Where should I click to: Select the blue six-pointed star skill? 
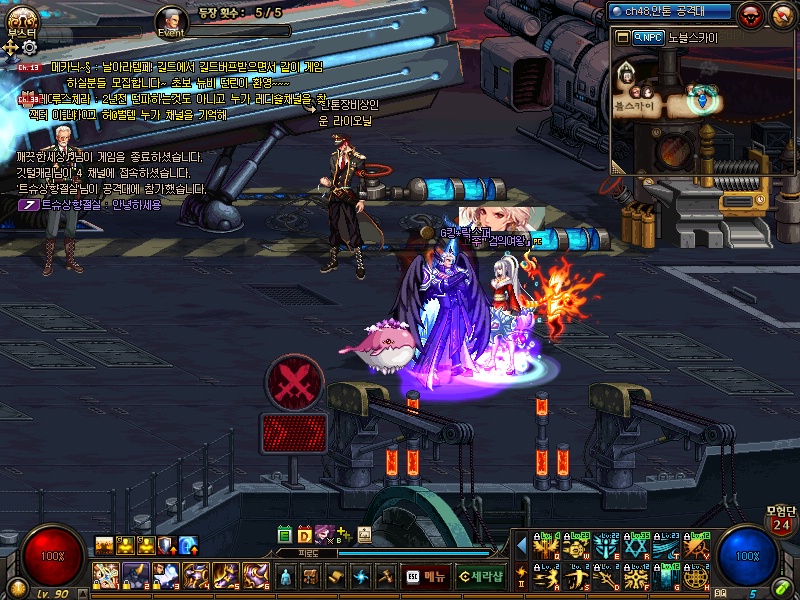(x=637, y=548)
